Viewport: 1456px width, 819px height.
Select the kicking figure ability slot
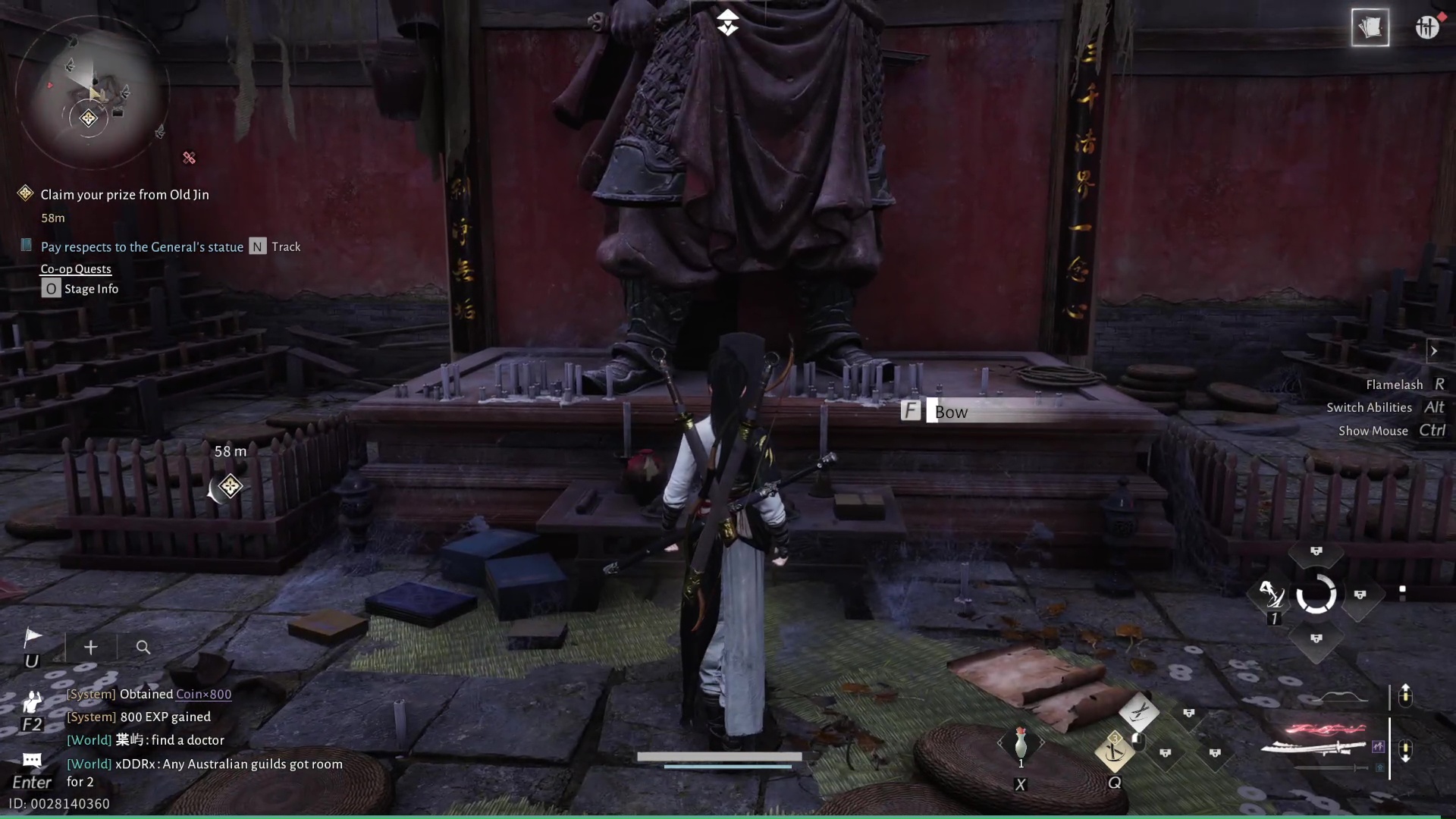click(1271, 595)
